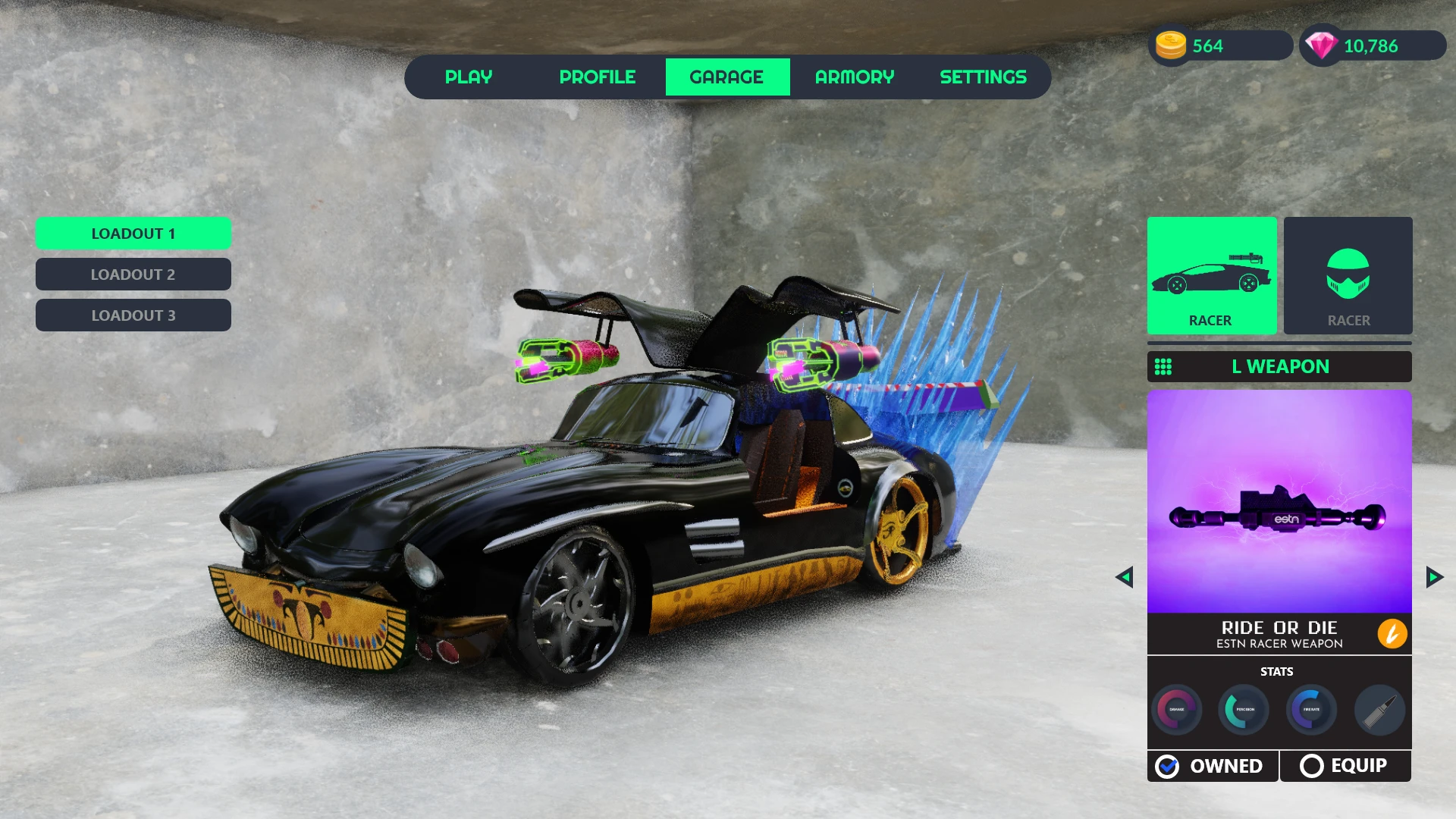The width and height of the screenshot is (1456, 819).
Task: Go to the Armory tab
Action: point(855,77)
